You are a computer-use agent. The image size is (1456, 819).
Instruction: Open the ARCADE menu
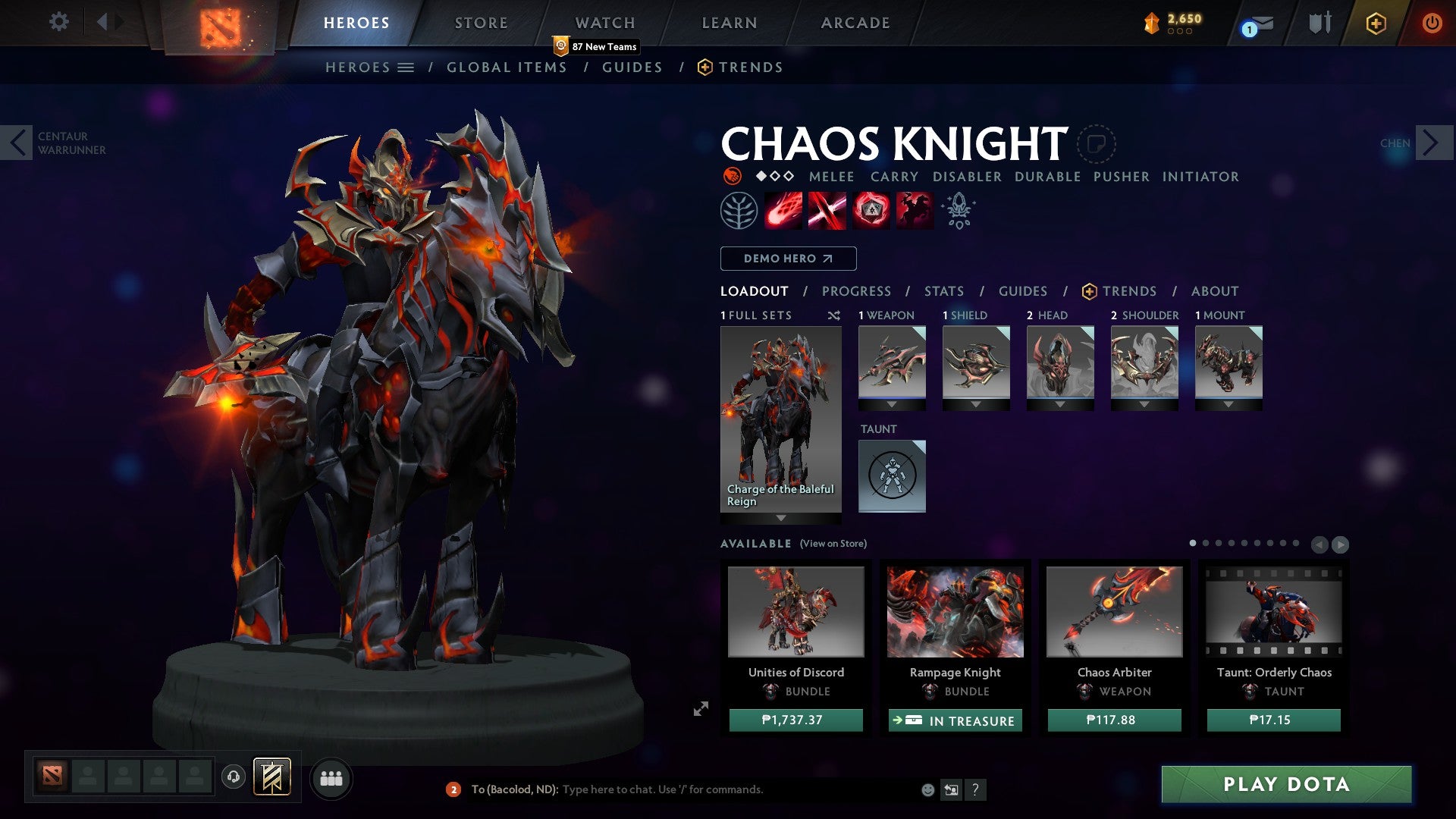click(x=855, y=23)
